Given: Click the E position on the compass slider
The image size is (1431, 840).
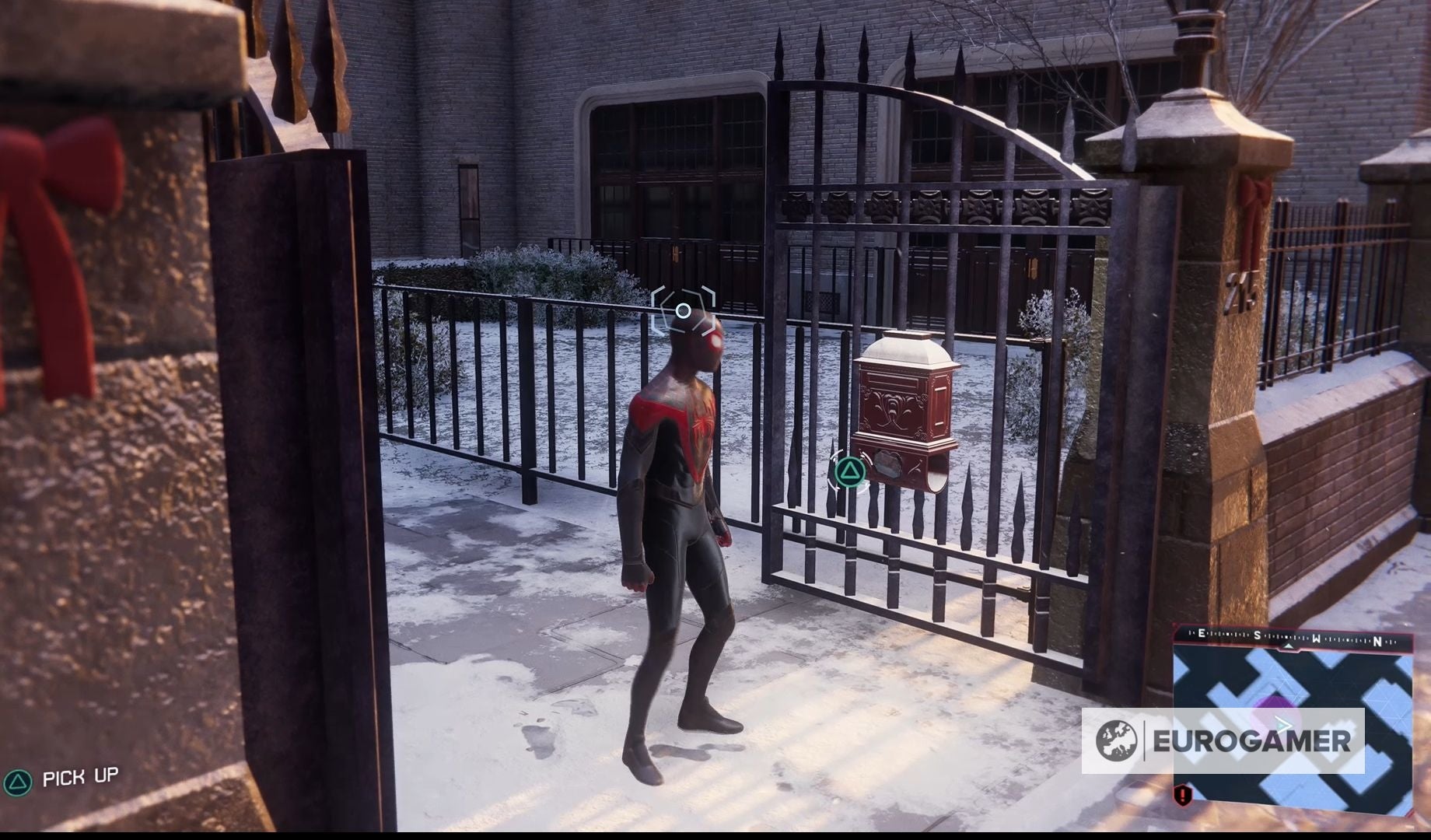Looking at the screenshot, I should click(1202, 632).
